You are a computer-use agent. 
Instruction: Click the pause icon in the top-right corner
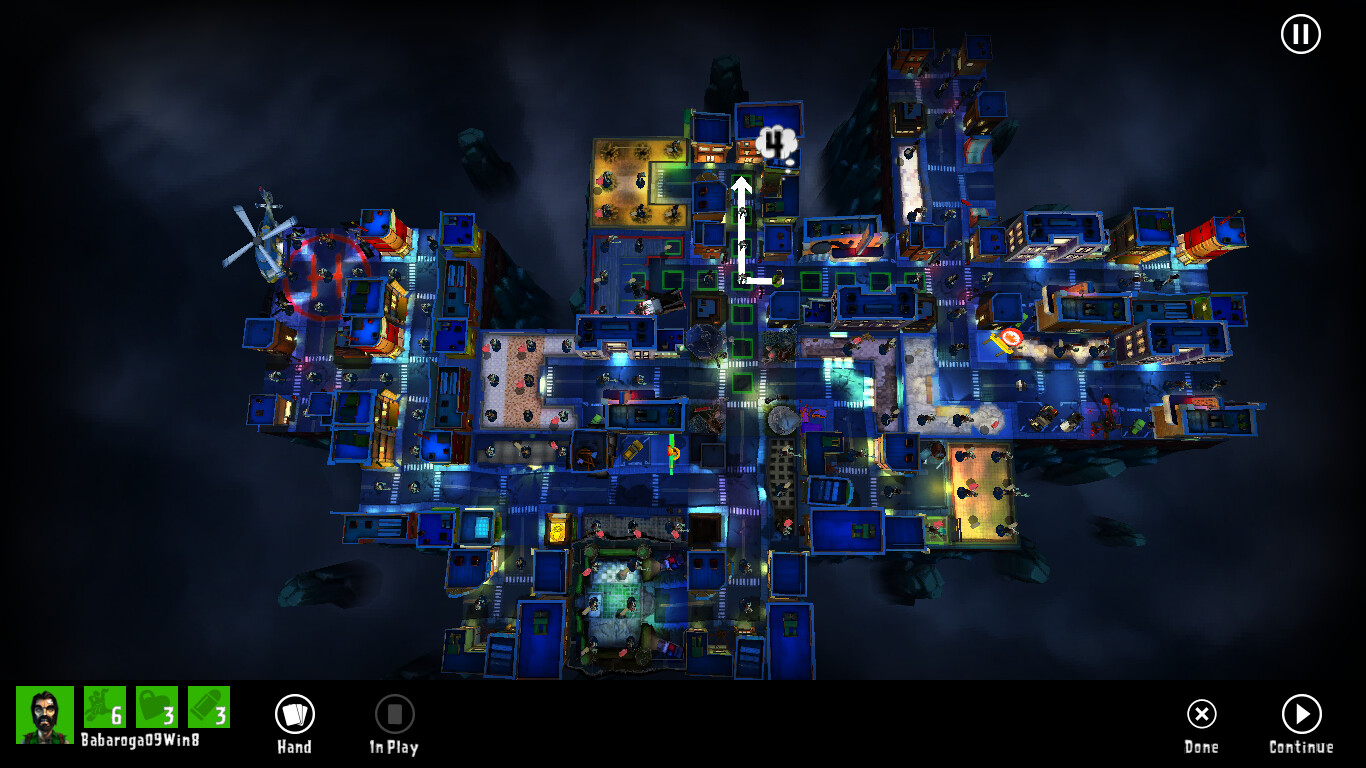coord(1300,33)
